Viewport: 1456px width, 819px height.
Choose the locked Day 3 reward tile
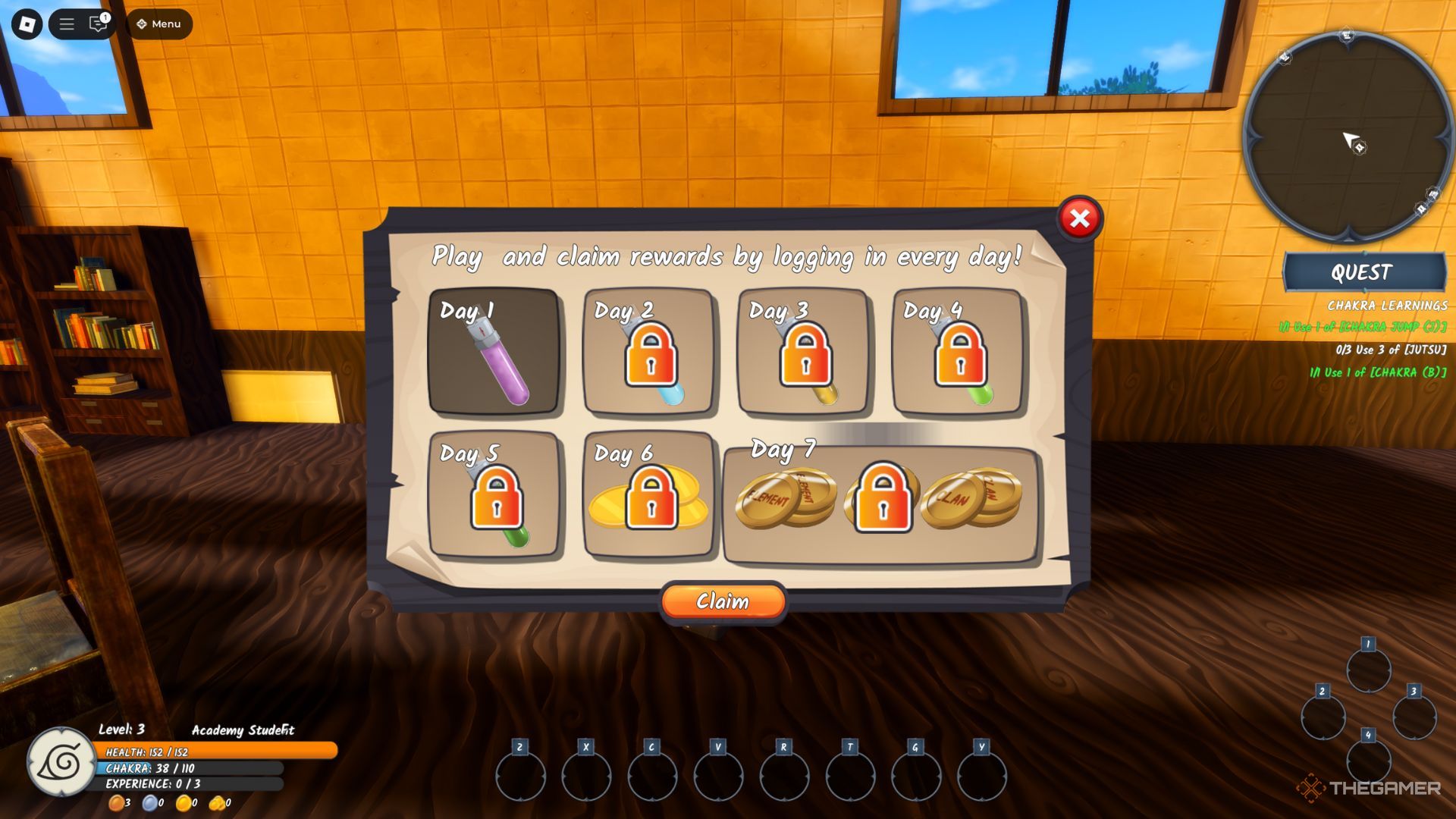[804, 351]
